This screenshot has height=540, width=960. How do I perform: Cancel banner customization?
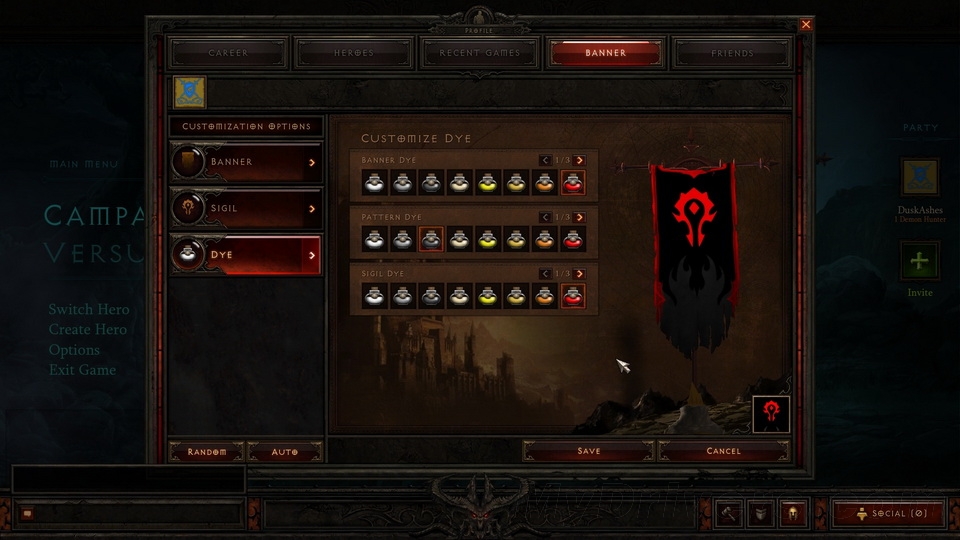coord(723,452)
